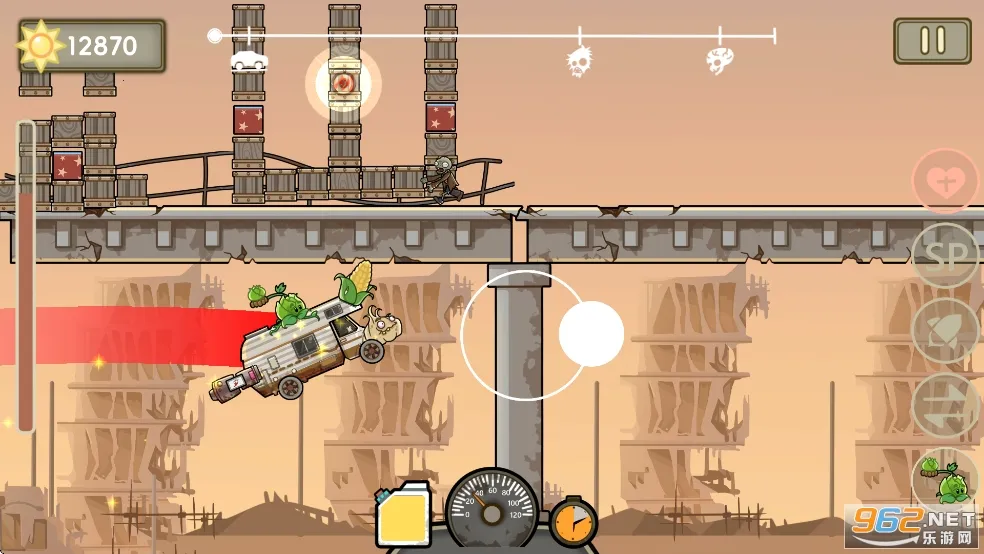This screenshot has width=984, height=554.
Task: Tap the heart heal button
Action: click(943, 183)
